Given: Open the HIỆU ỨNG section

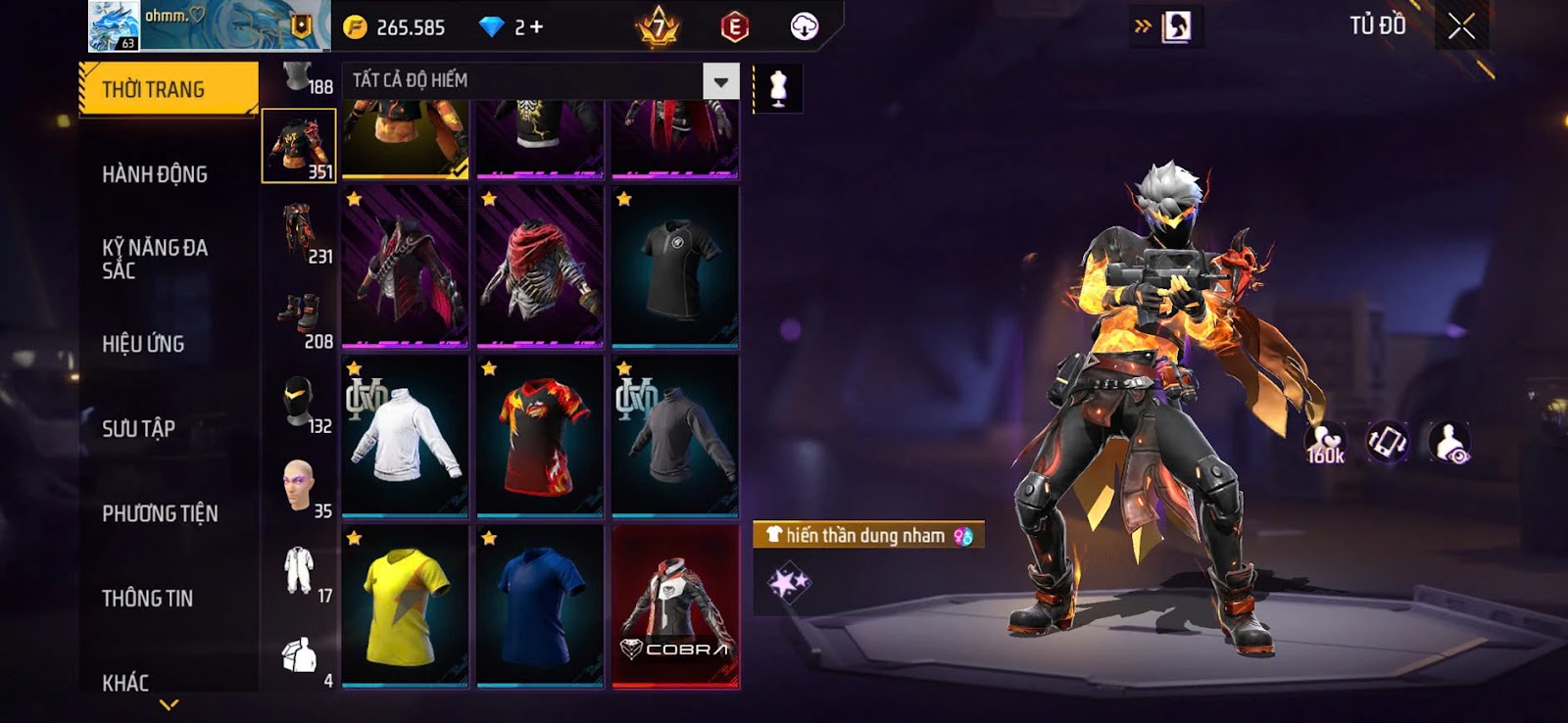Looking at the screenshot, I should (143, 344).
